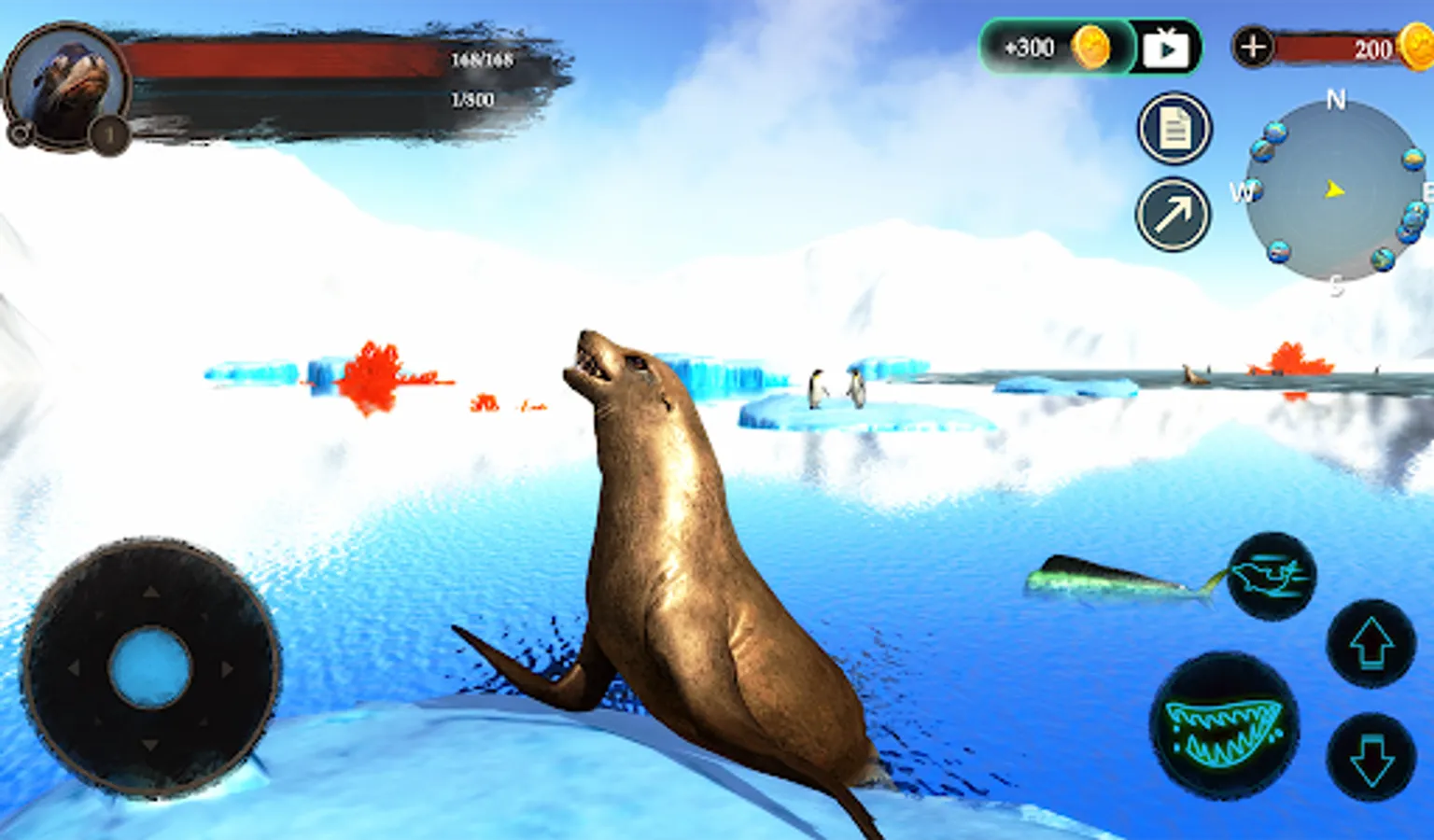
Task: Open the quest document icon
Action: coord(1174,129)
